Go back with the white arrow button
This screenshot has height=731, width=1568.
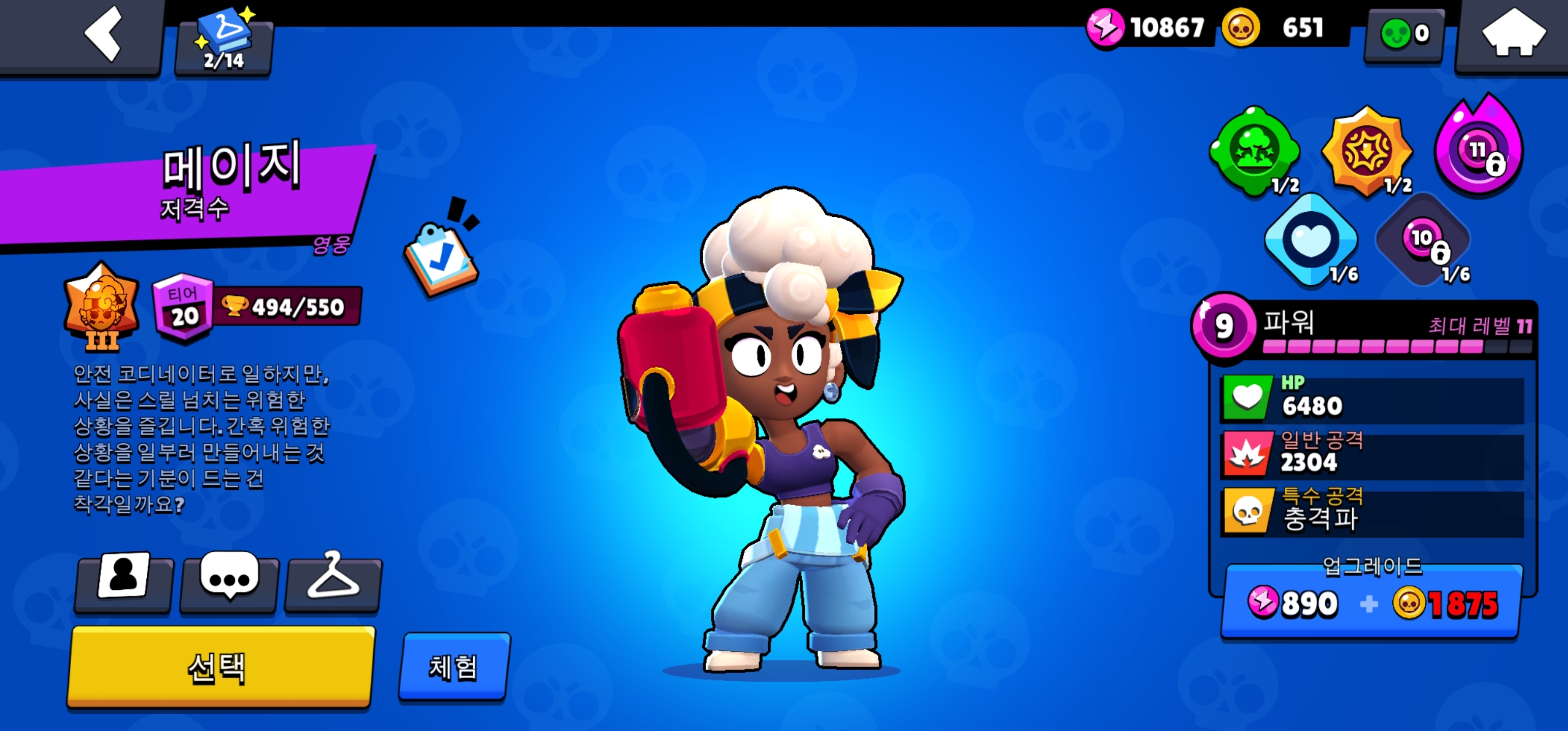(x=104, y=35)
